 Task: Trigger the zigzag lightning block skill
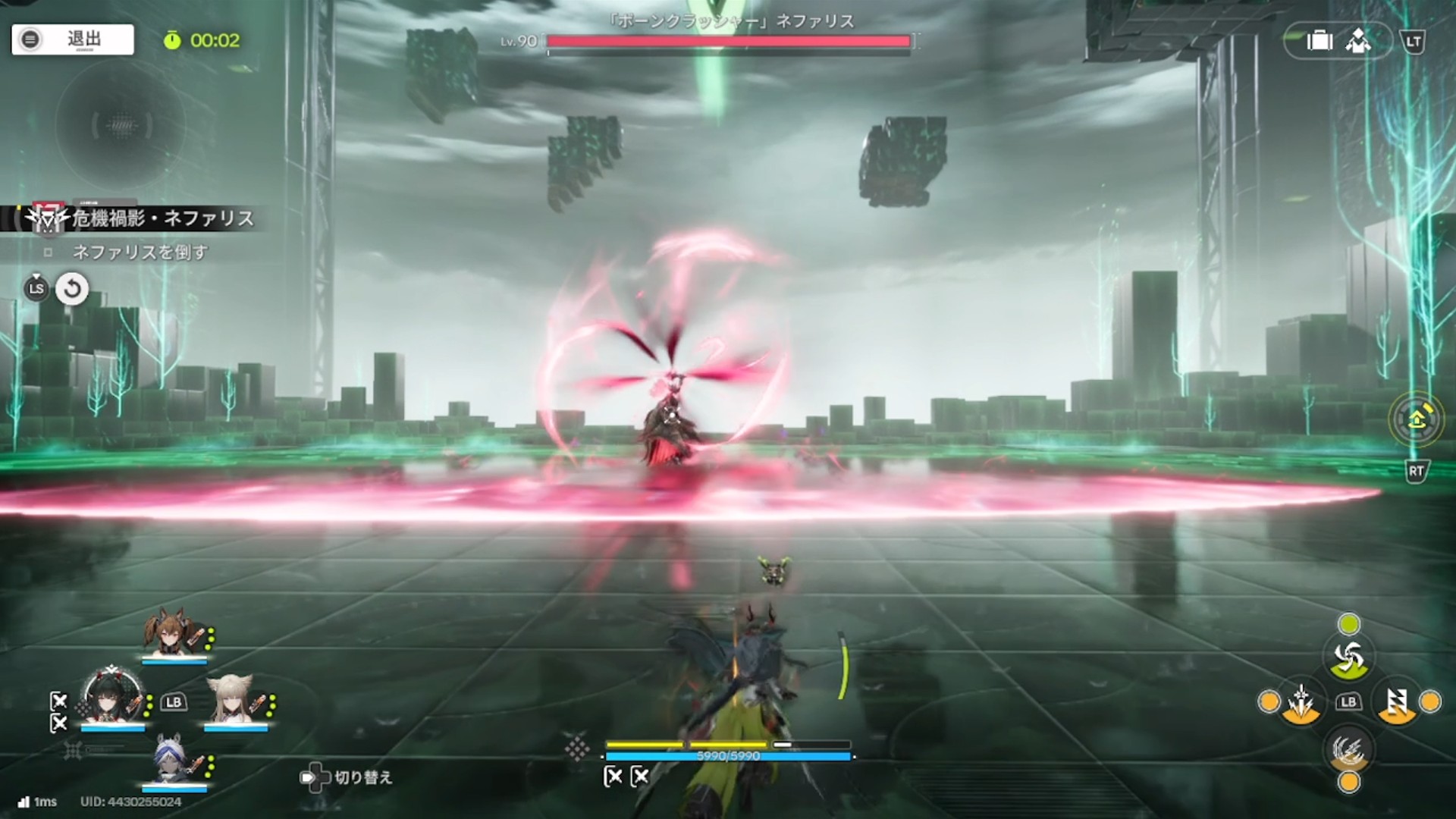tap(1397, 702)
